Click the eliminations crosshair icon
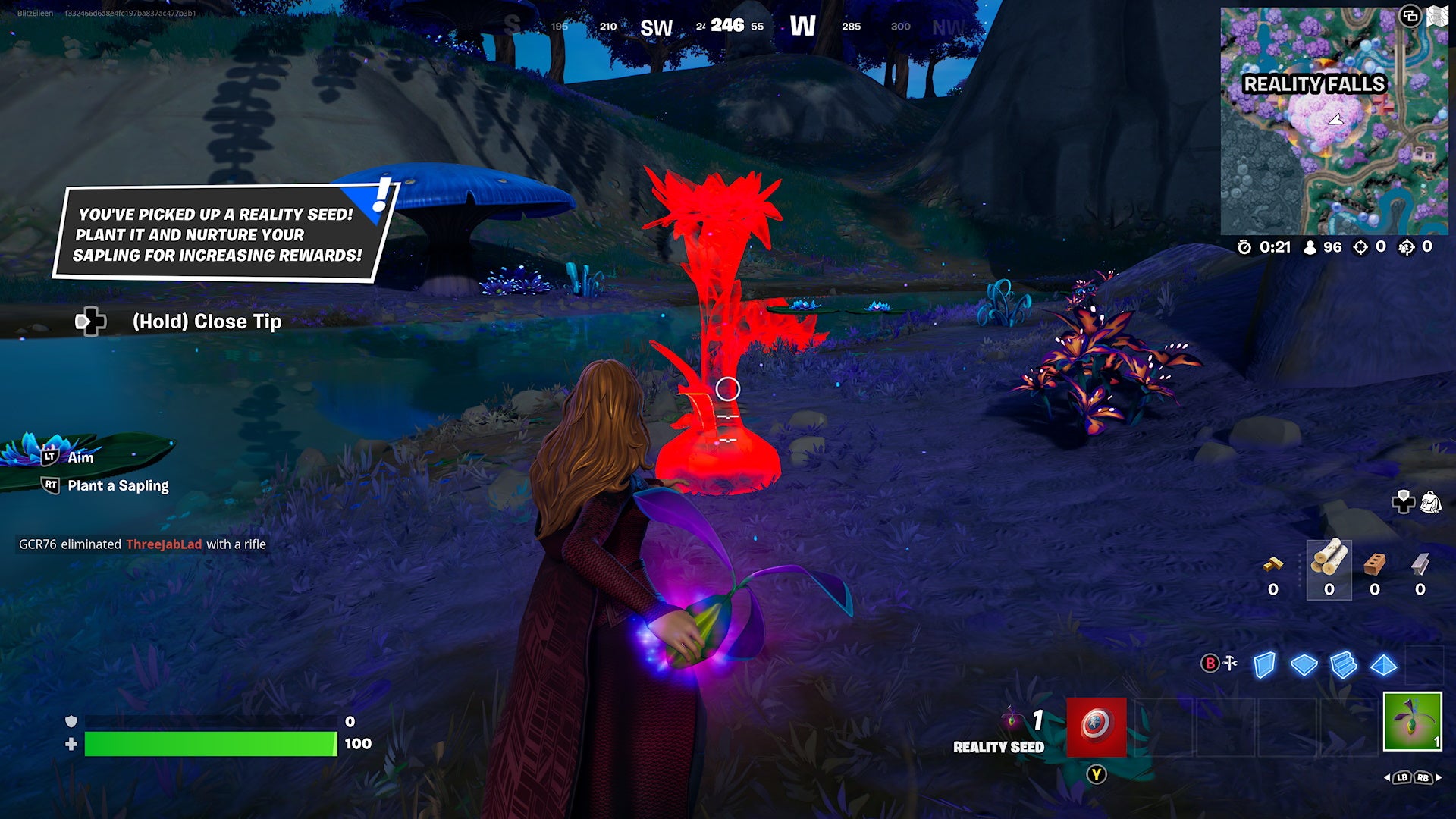This screenshot has width=1456, height=819. (x=1359, y=247)
